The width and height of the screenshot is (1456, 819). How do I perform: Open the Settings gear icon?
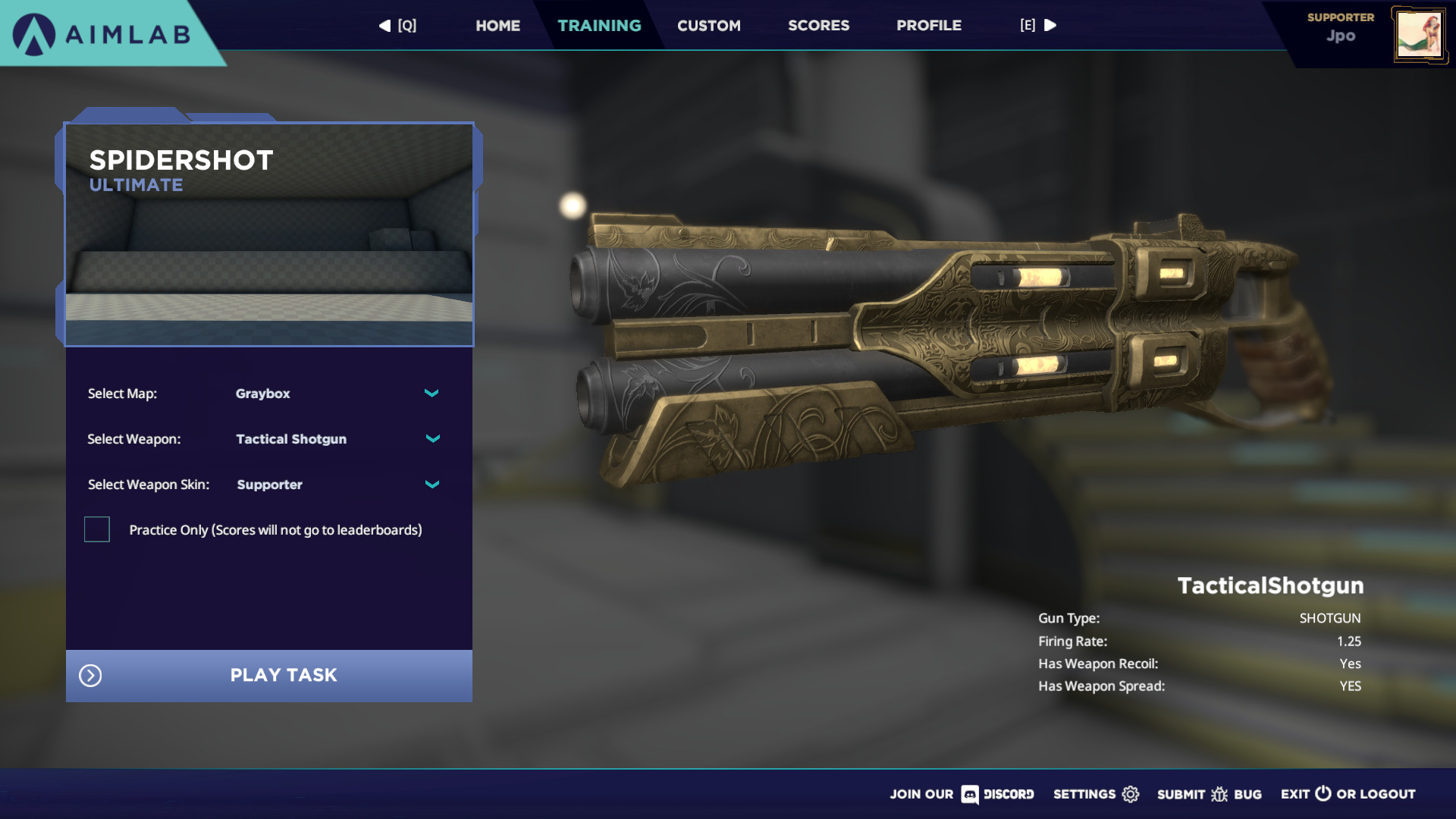point(1130,795)
